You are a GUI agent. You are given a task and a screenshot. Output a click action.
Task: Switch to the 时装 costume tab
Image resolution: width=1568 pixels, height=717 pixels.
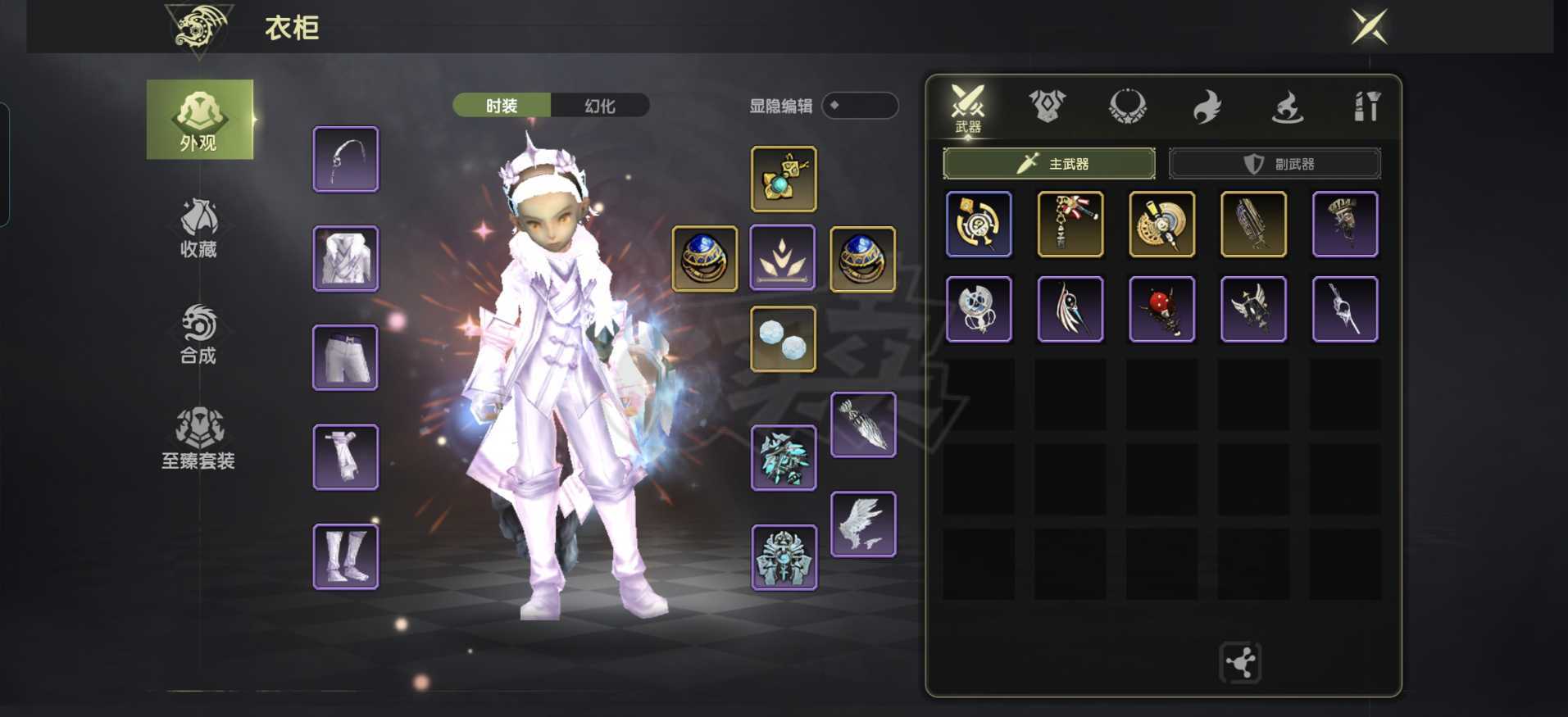pos(502,106)
